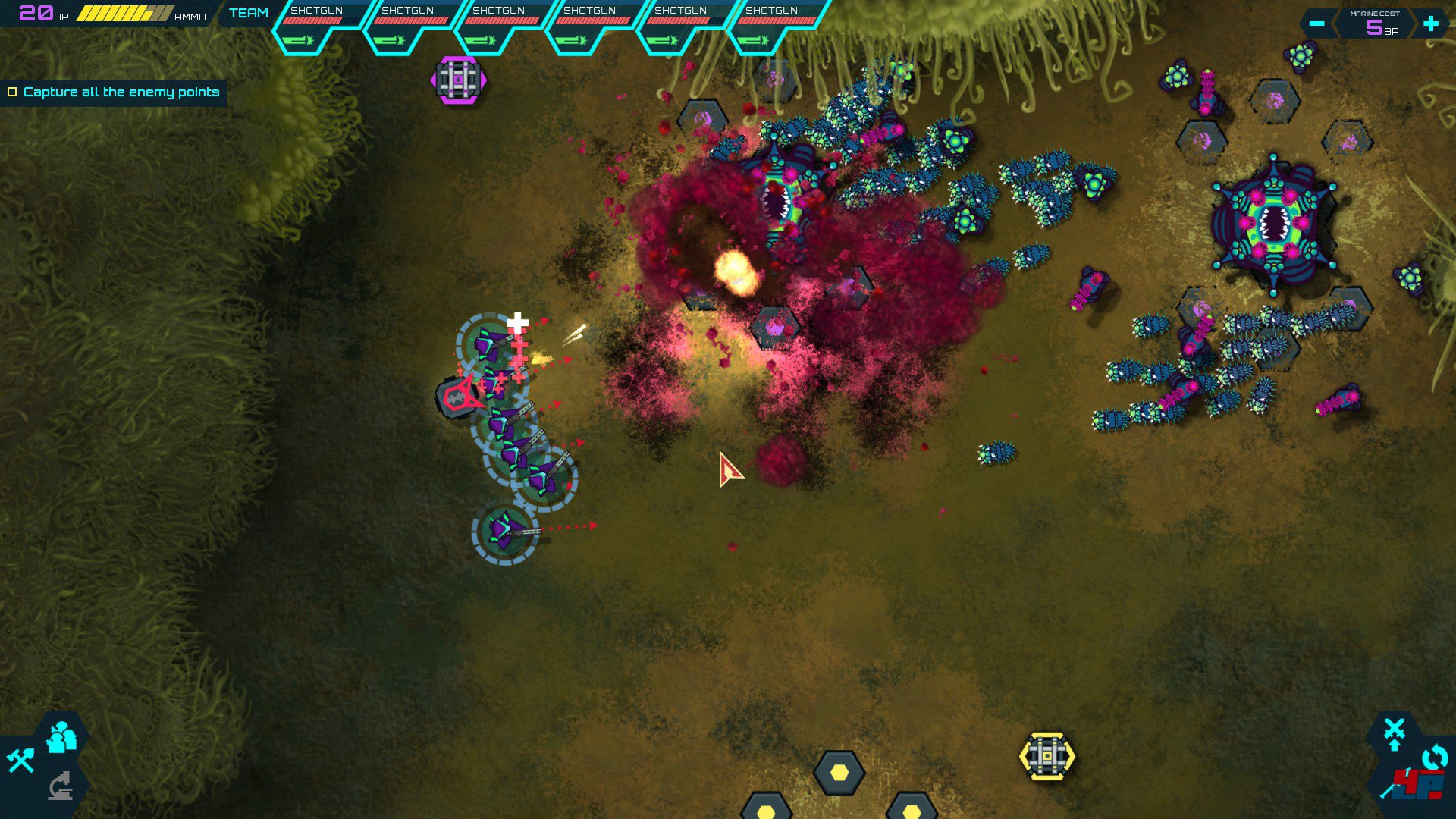1456x819 pixels.
Task: Open the build menu hammer and shovel icon
Action: click(20, 760)
